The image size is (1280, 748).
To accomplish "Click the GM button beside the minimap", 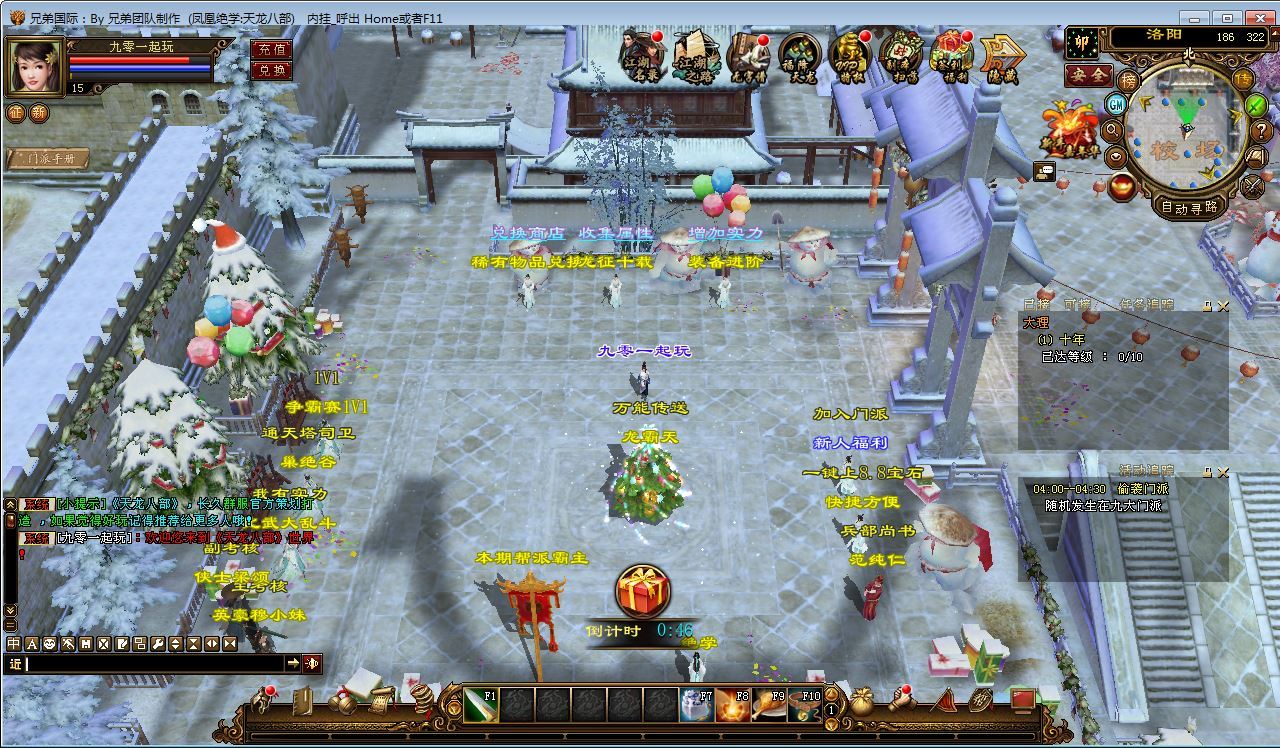I will [x=1116, y=104].
